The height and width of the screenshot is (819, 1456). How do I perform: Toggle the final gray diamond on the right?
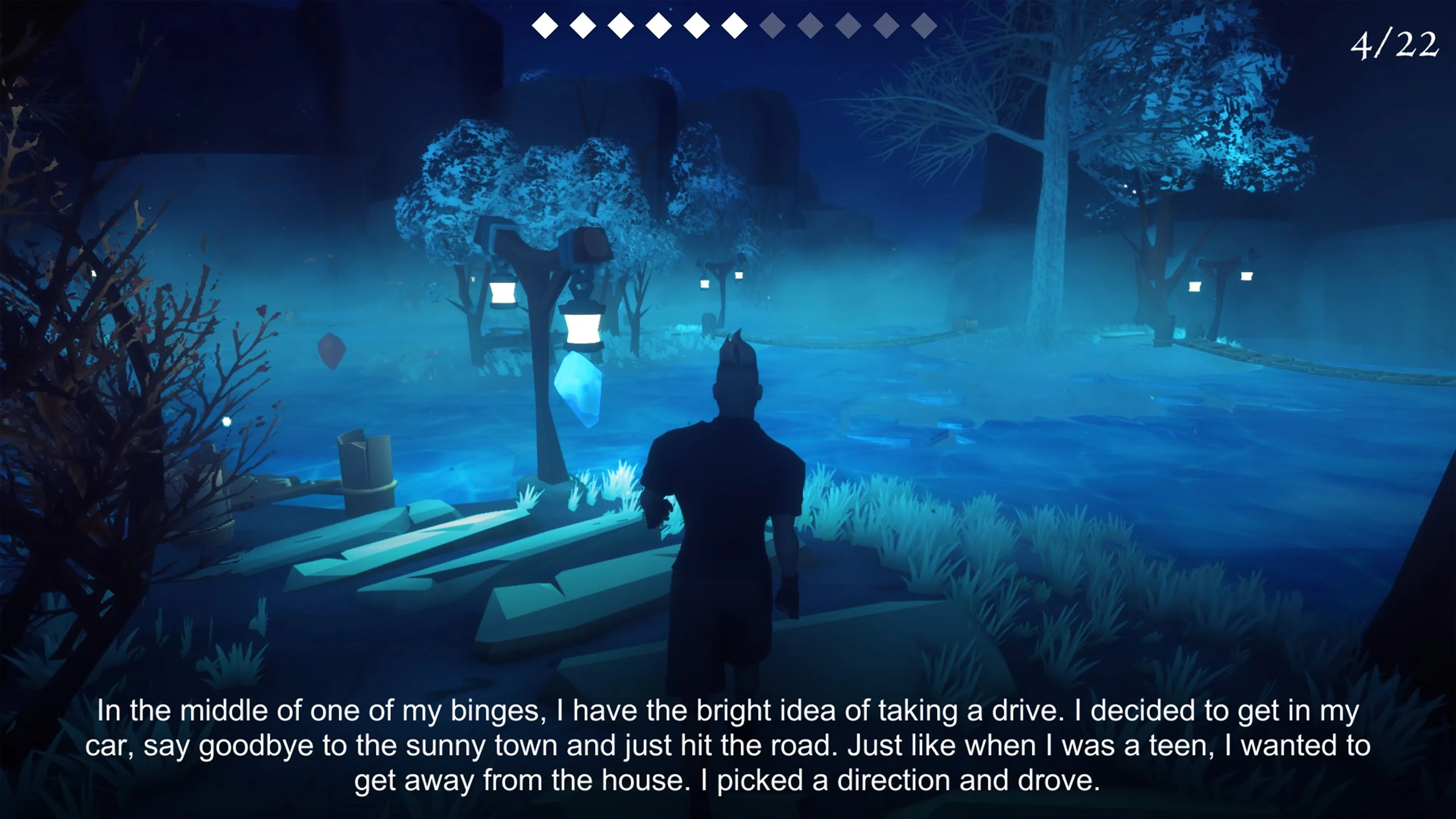pyautogui.click(x=923, y=25)
